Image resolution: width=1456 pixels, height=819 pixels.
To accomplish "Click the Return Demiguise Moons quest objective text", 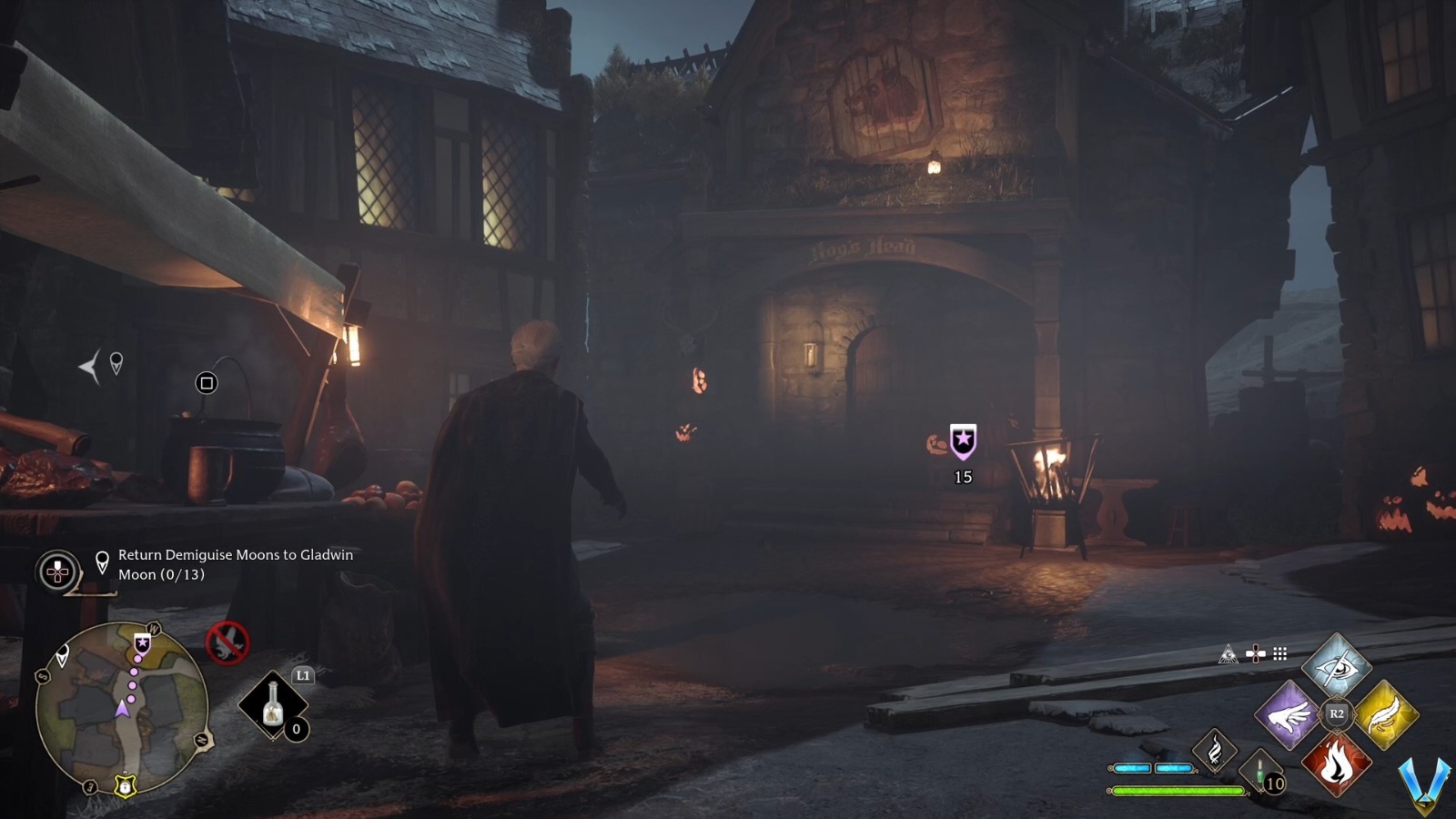I will pyautogui.click(x=235, y=564).
